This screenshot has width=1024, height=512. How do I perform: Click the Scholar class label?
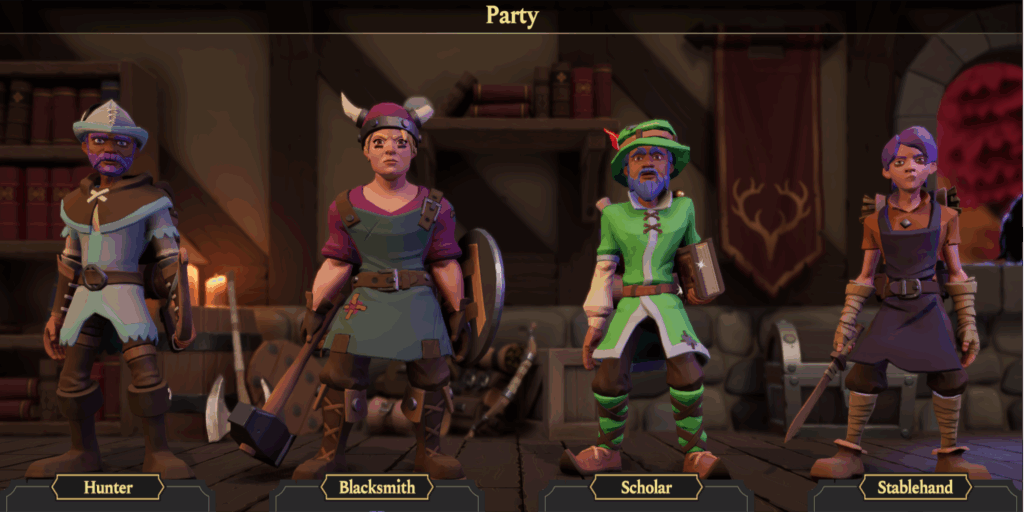click(x=645, y=487)
